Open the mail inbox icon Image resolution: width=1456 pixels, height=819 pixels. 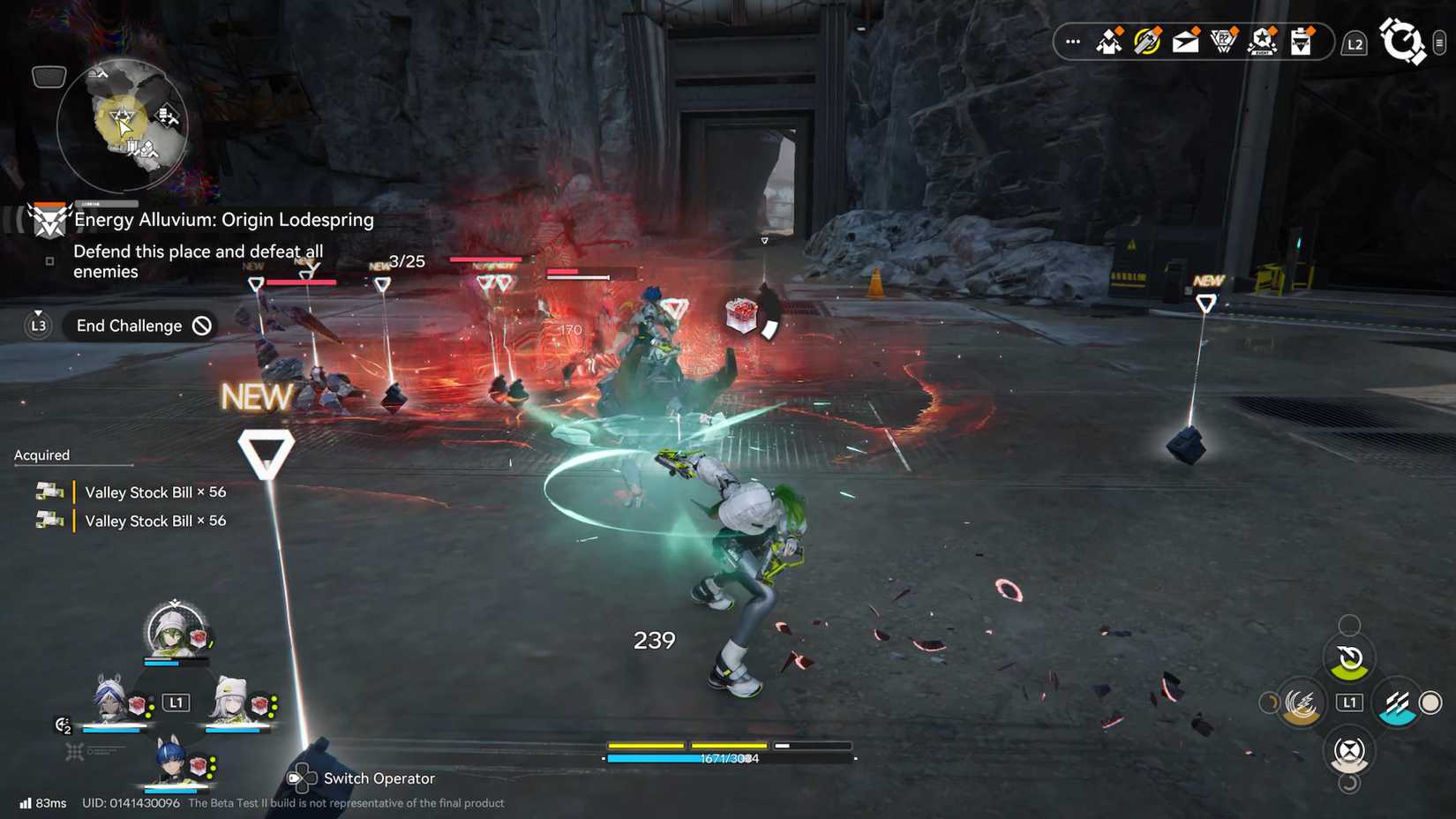tap(1185, 41)
